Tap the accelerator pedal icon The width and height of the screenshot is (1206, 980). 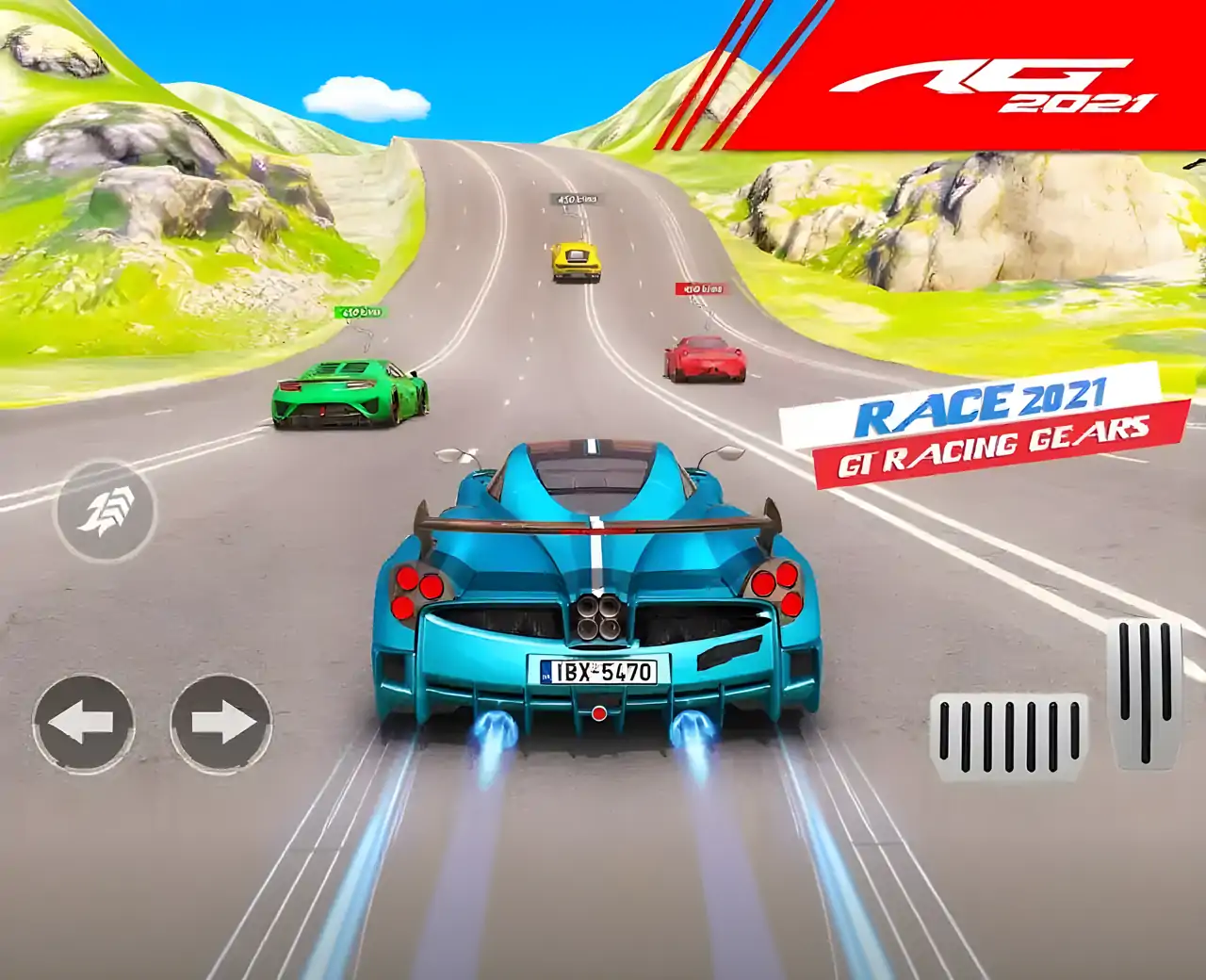tap(1143, 694)
